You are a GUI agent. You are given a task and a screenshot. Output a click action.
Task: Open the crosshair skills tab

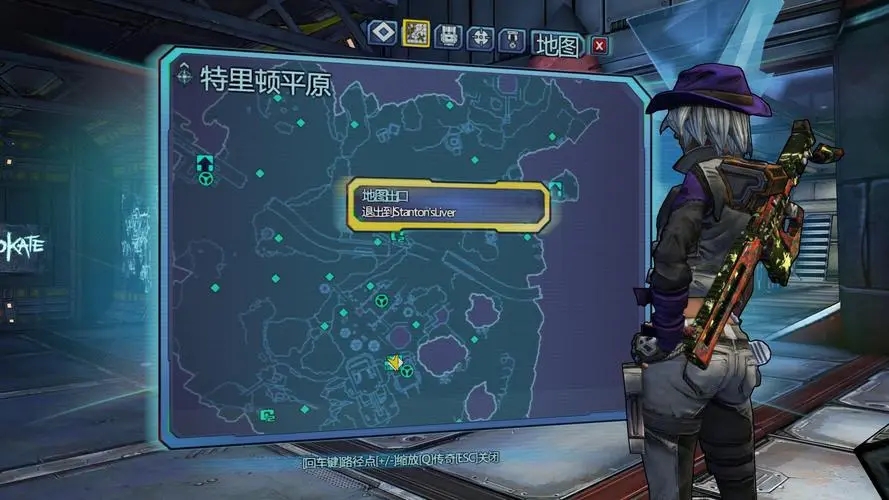click(x=481, y=37)
